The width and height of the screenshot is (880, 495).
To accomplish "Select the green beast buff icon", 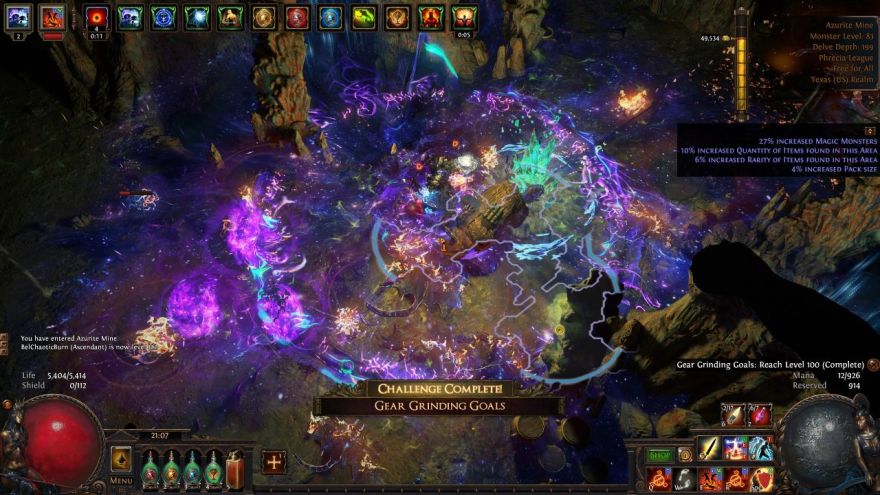I will coord(364,17).
